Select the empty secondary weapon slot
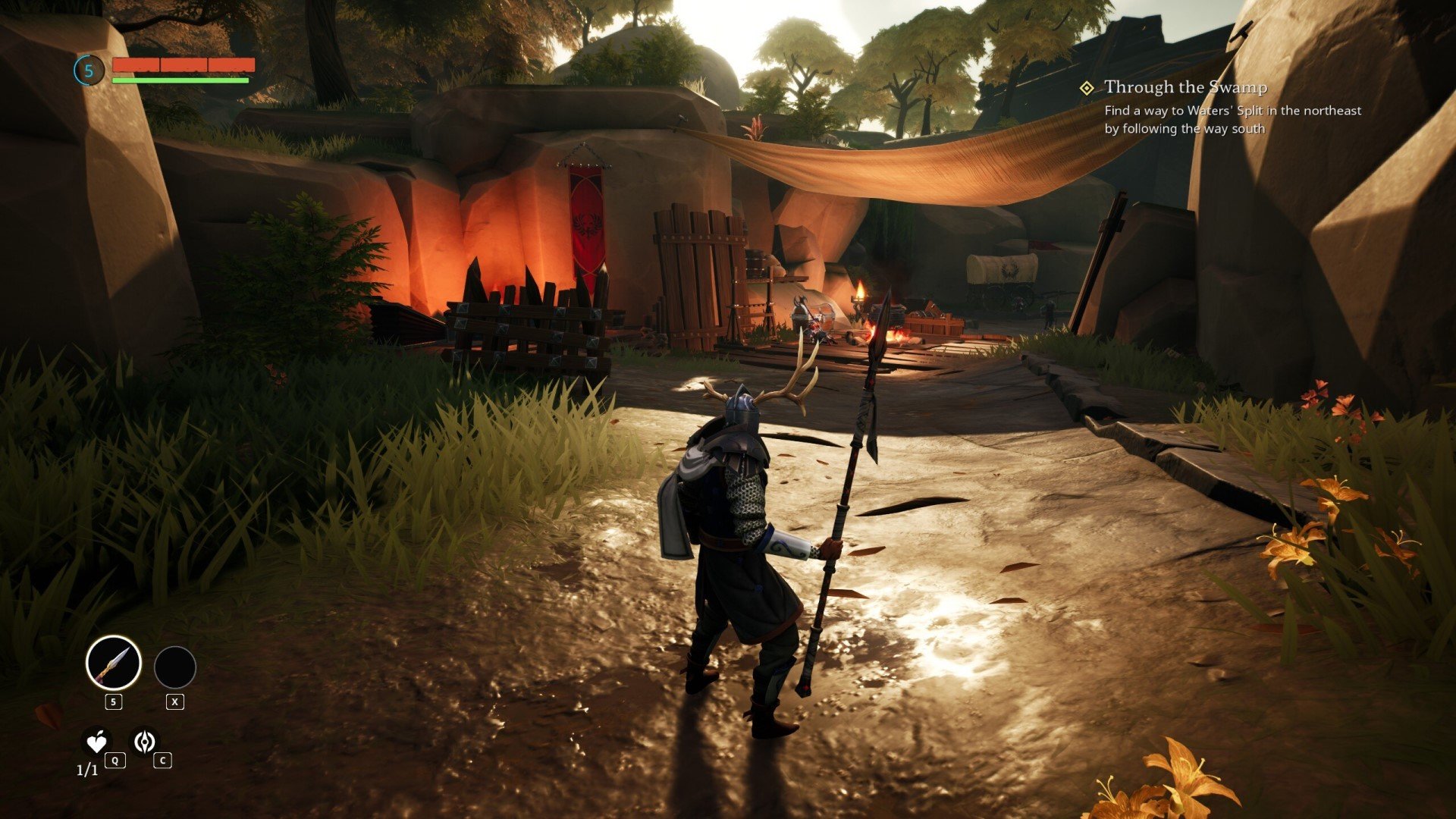The image size is (1456, 819). tap(175, 667)
